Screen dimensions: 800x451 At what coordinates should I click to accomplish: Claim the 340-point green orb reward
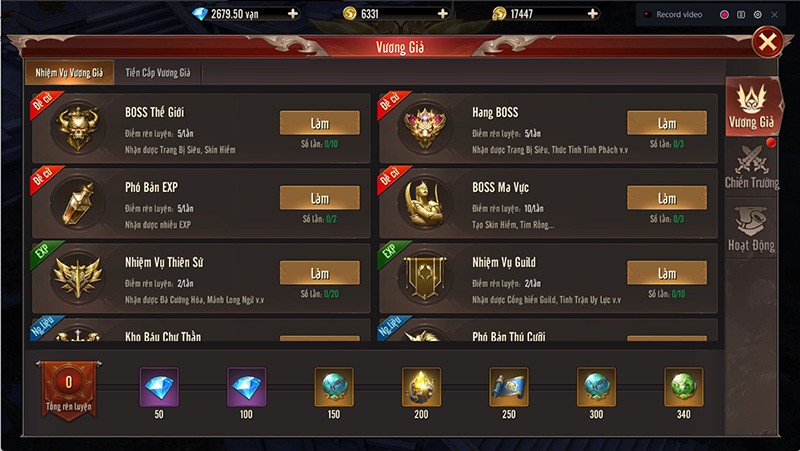point(684,386)
